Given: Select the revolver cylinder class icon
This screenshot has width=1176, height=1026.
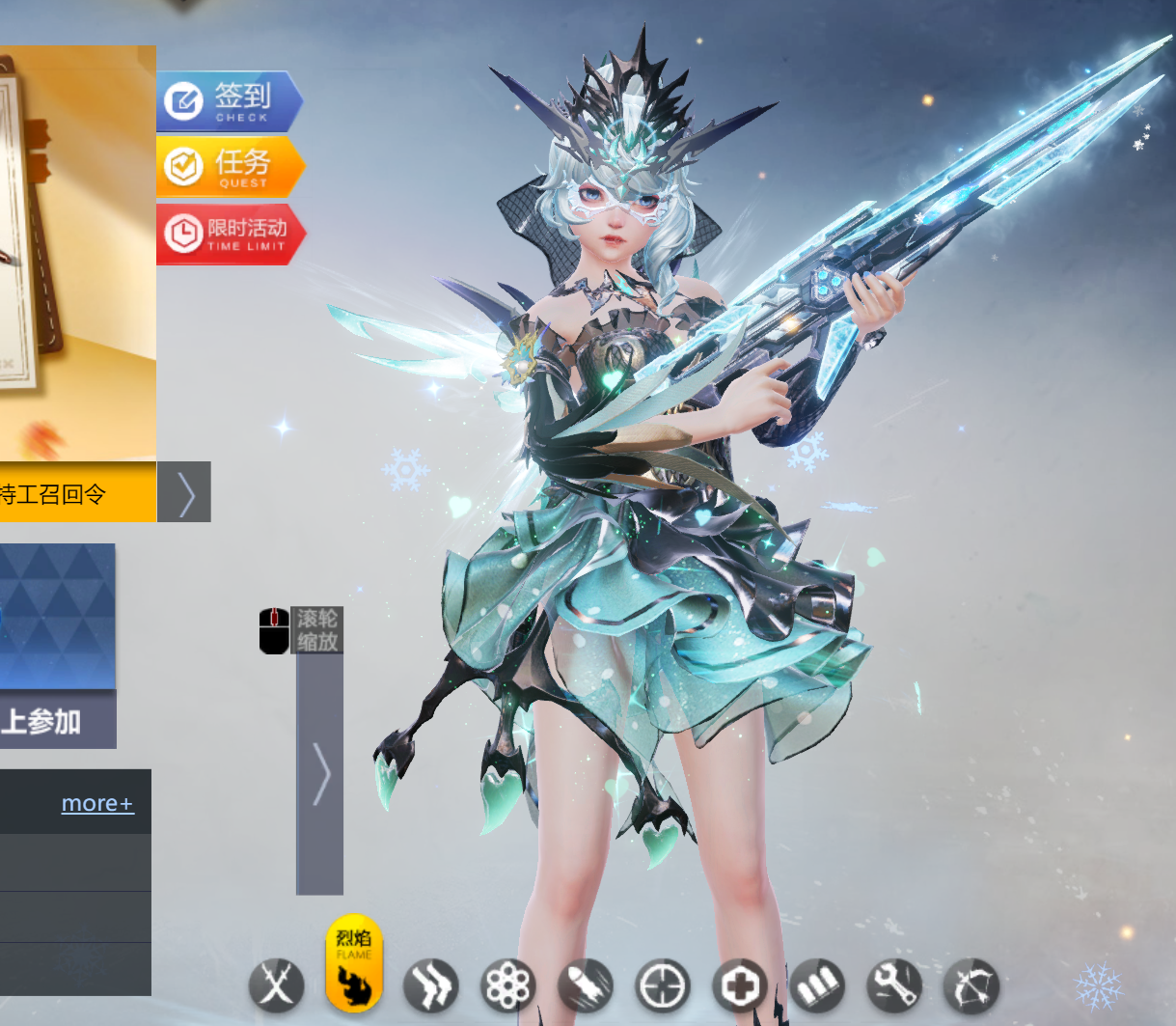Looking at the screenshot, I should click(507, 985).
